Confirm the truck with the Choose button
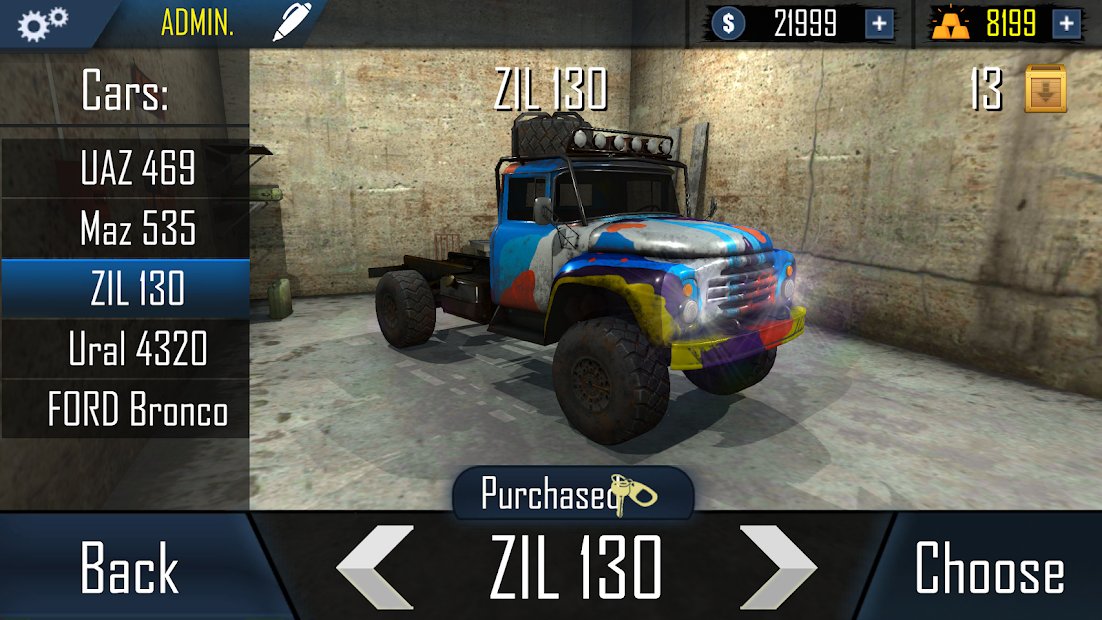 pos(988,568)
